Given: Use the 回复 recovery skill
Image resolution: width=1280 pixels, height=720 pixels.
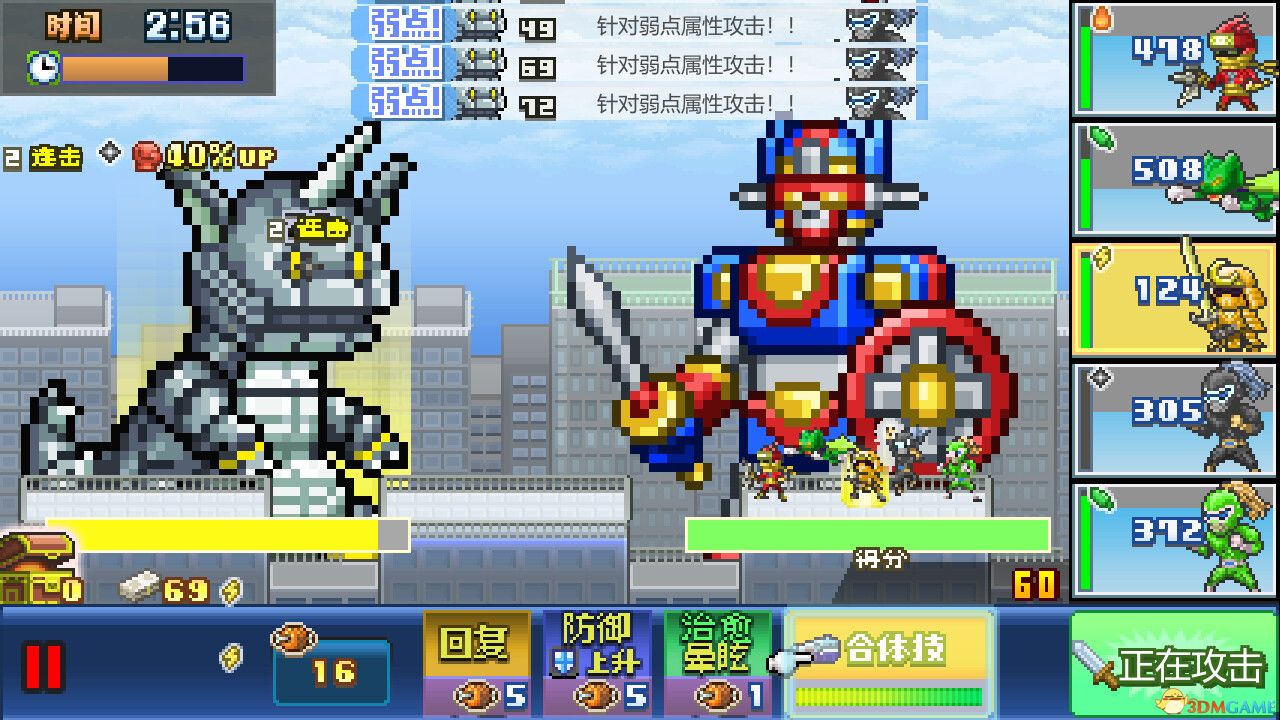Looking at the screenshot, I should pos(478,660).
